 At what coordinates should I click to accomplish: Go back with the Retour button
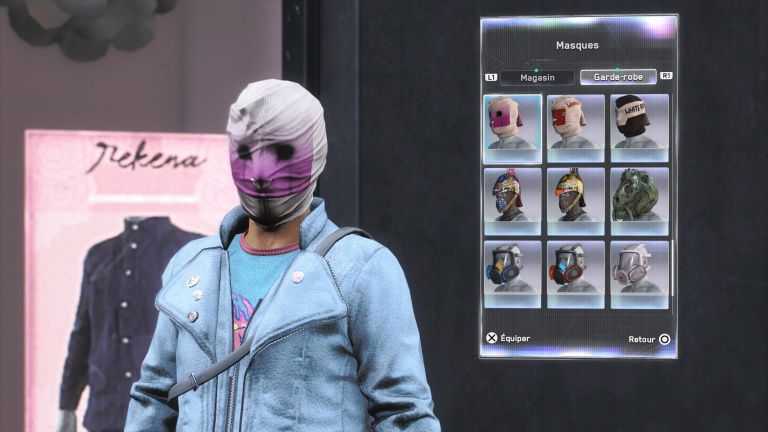(649, 339)
